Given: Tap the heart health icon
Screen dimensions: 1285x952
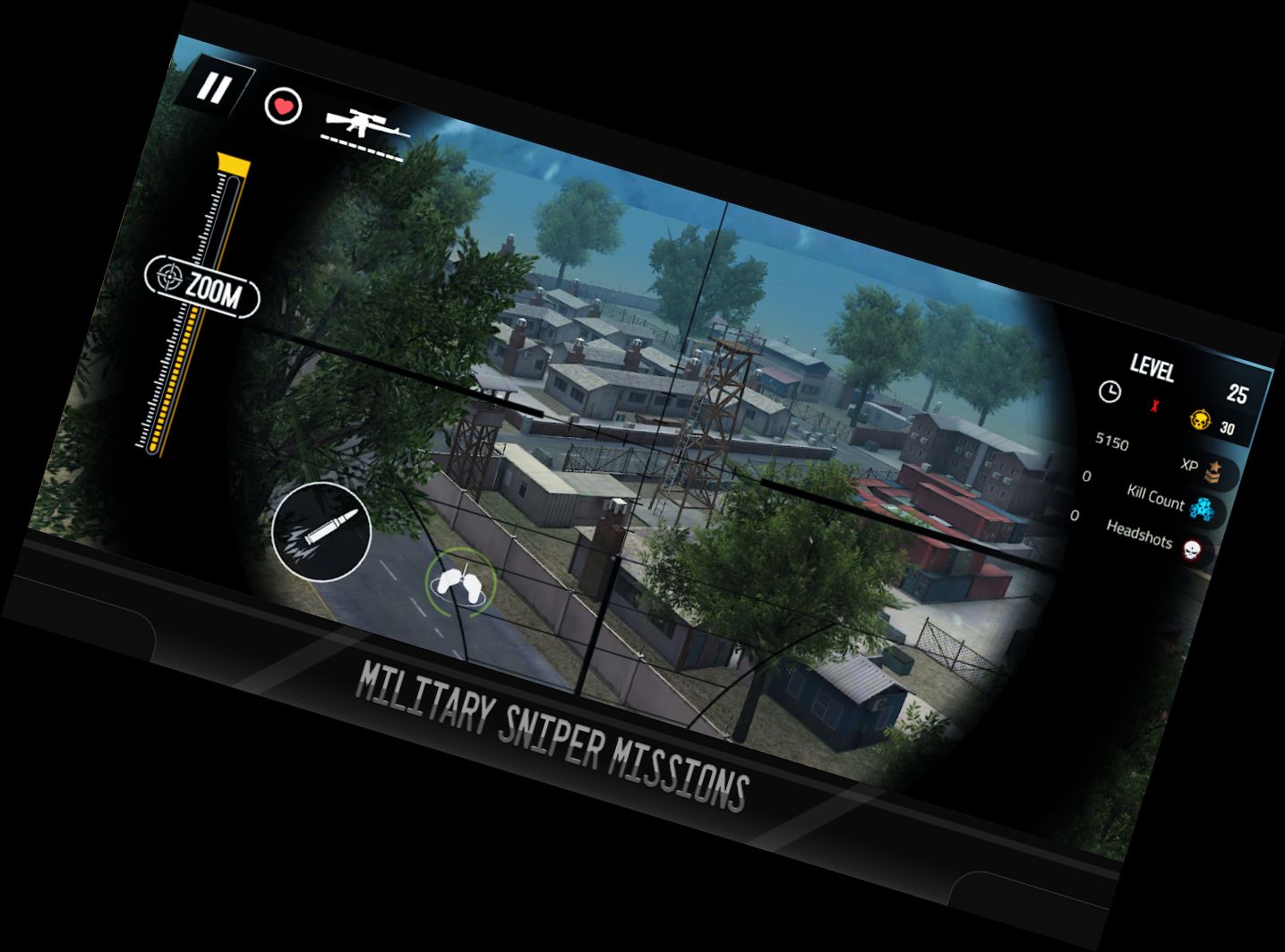Looking at the screenshot, I should click(284, 107).
